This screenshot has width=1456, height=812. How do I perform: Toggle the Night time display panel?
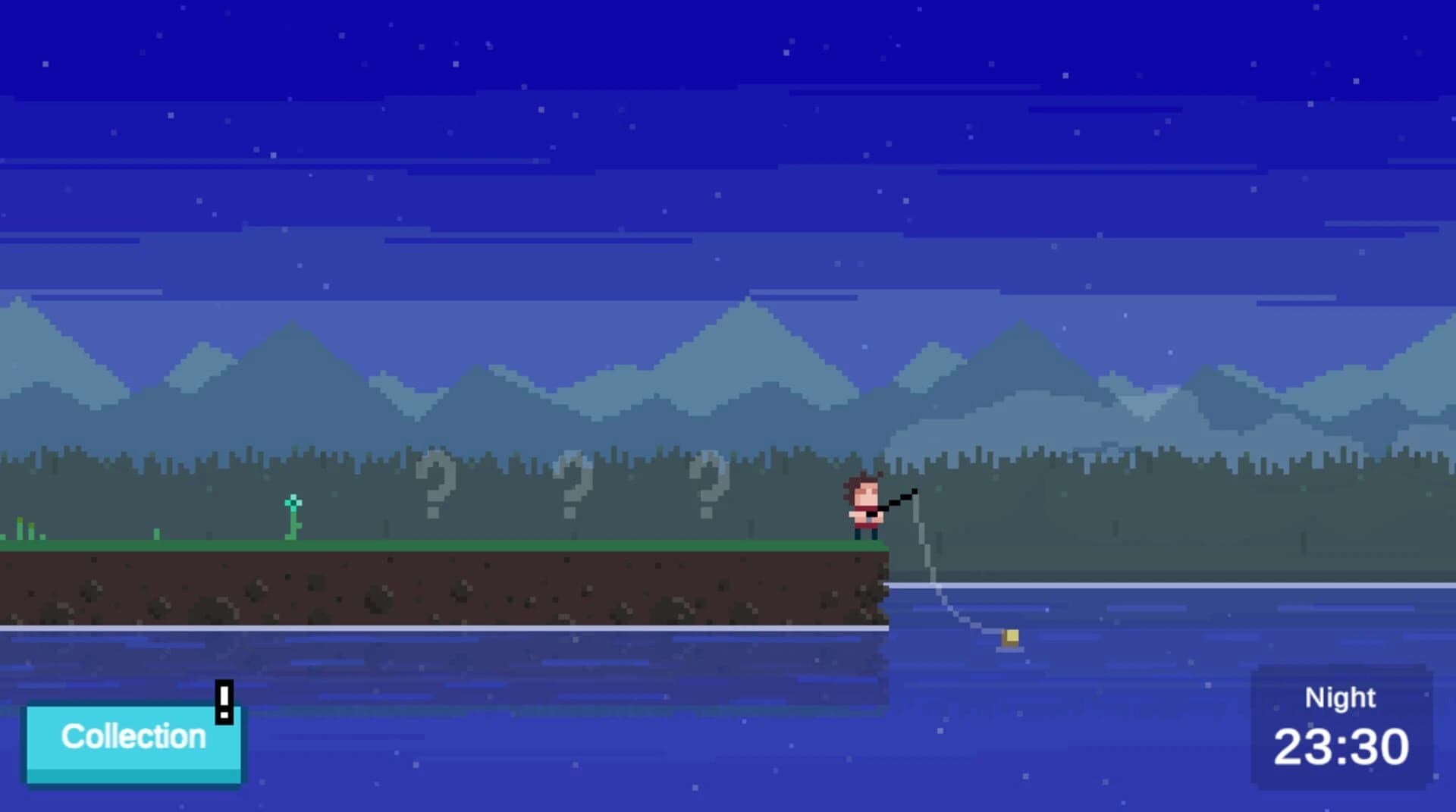coord(1342,728)
